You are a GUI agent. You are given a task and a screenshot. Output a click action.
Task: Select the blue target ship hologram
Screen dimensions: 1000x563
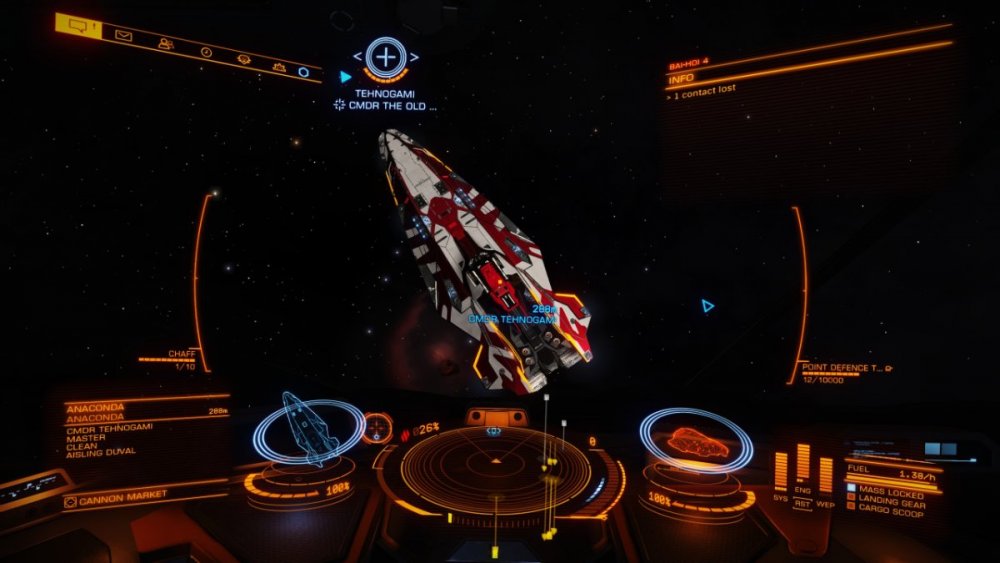click(x=307, y=428)
